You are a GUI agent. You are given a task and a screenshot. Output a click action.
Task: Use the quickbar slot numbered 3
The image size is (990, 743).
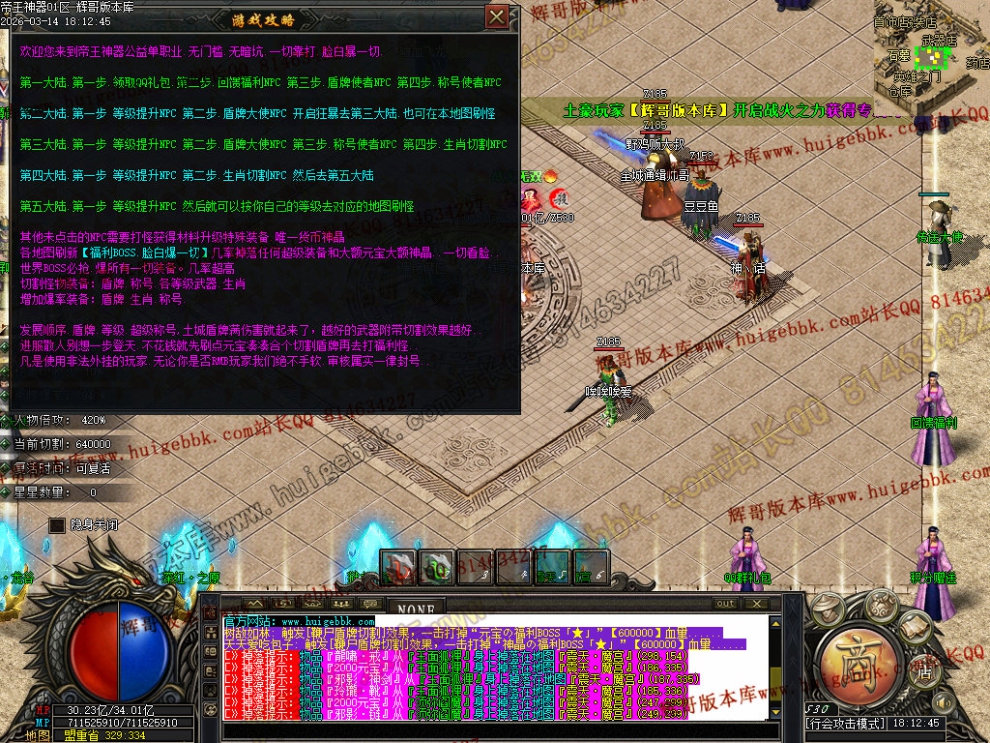(x=473, y=567)
